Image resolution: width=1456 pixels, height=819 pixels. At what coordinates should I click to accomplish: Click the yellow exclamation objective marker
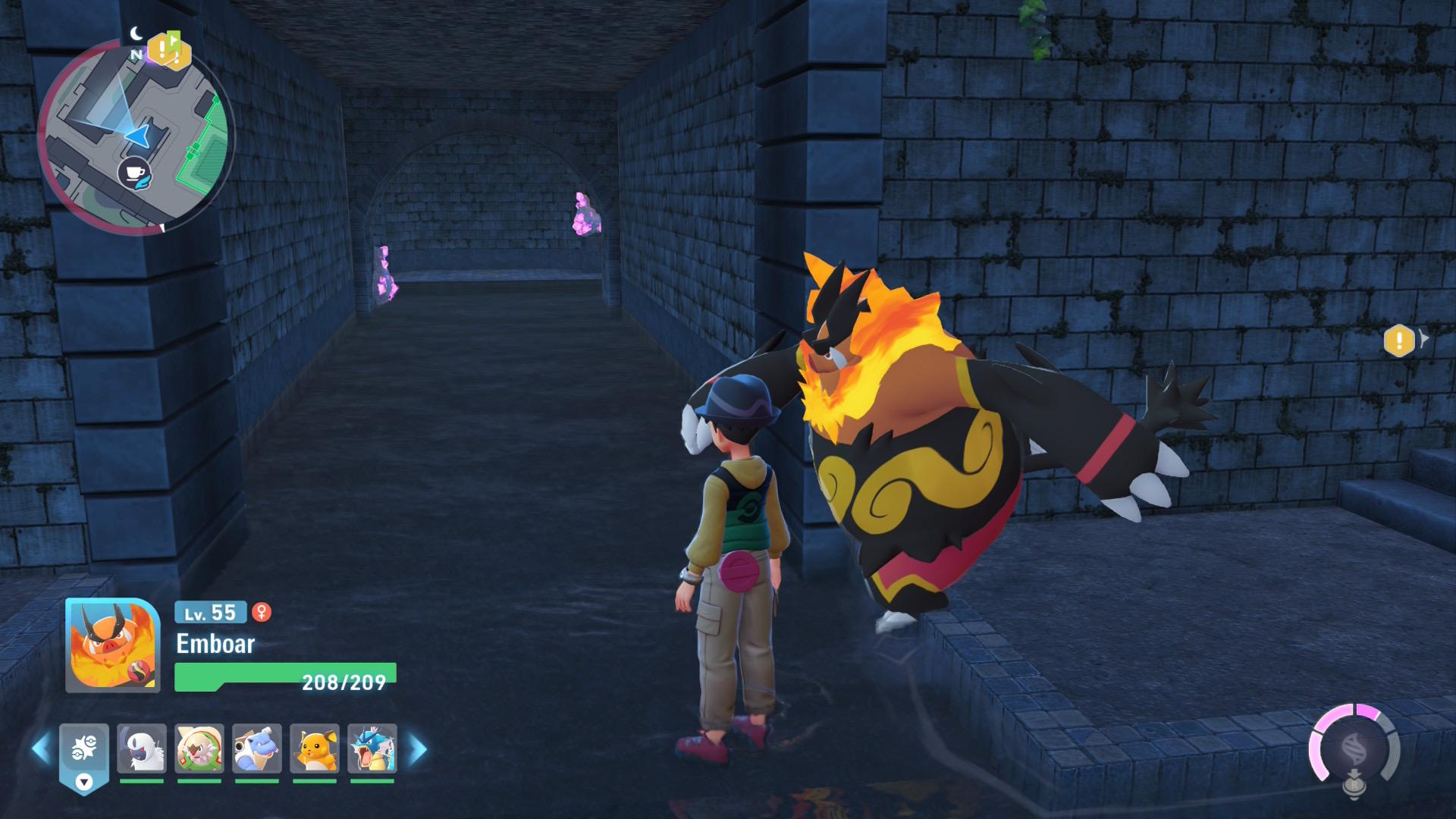[x=1399, y=340]
